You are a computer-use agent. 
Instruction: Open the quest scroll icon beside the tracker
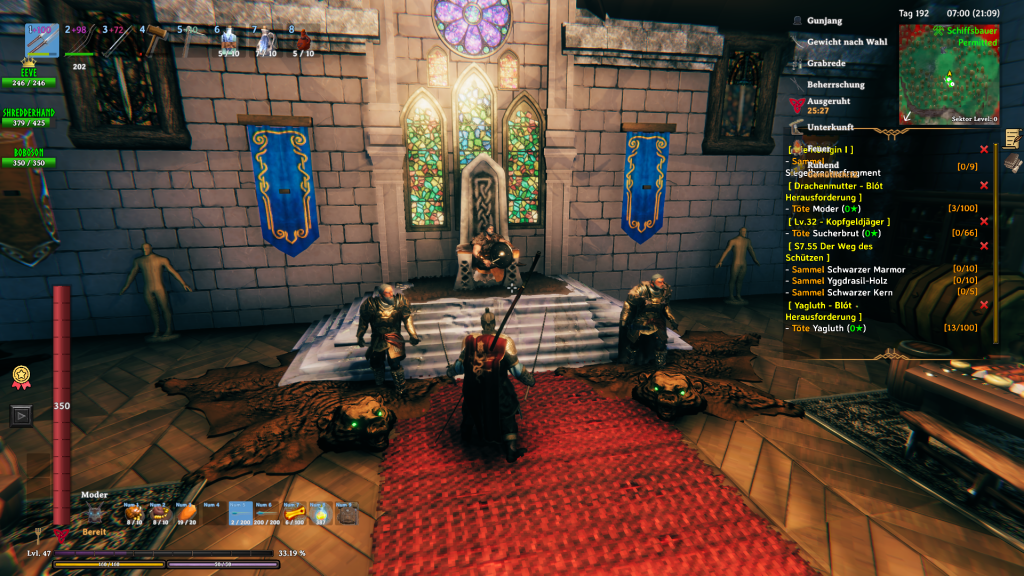pyautogui.click(x=1012, y=138)
